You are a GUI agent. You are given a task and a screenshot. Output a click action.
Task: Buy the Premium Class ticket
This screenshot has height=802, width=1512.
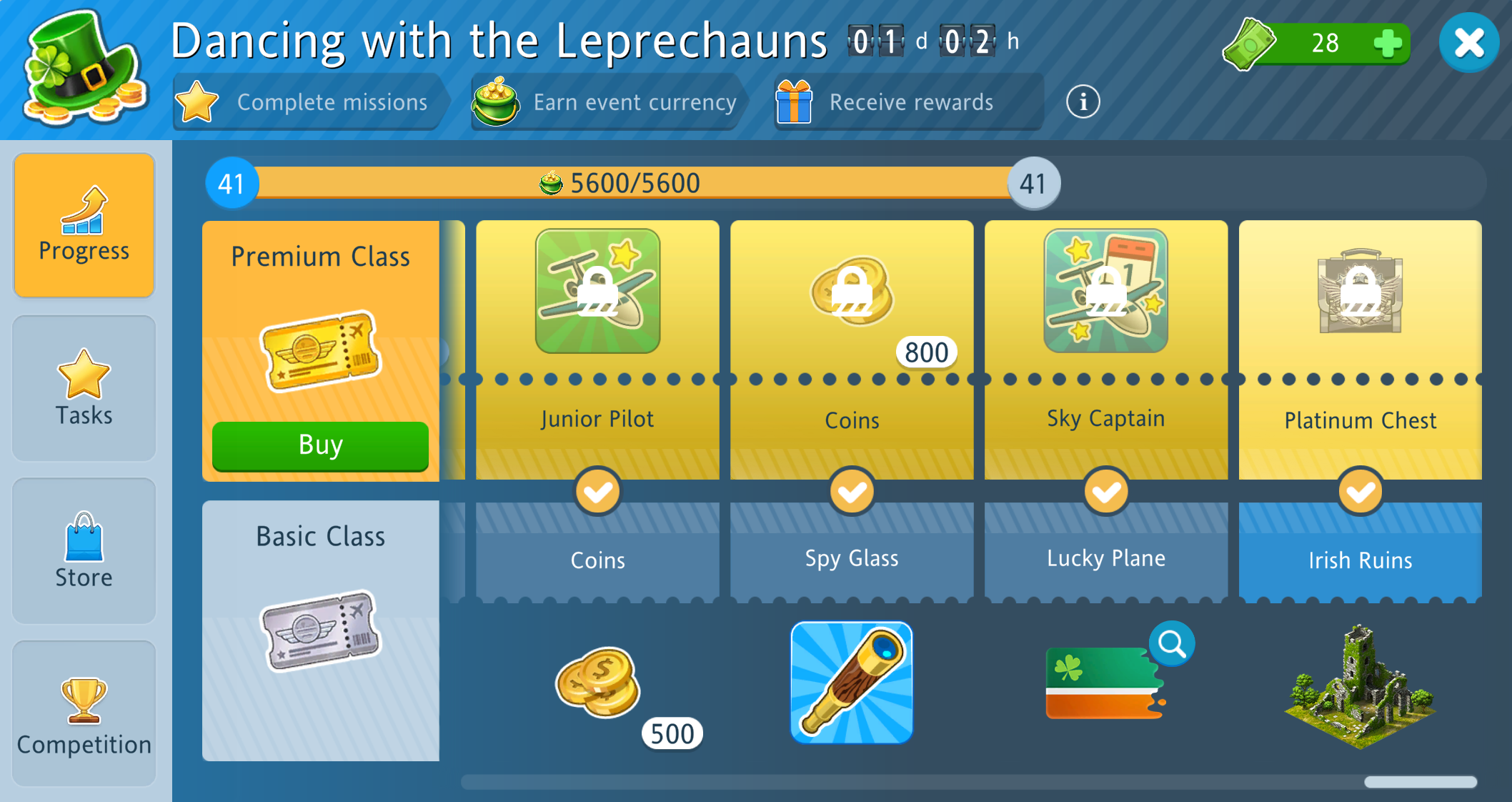pos(320,445)
